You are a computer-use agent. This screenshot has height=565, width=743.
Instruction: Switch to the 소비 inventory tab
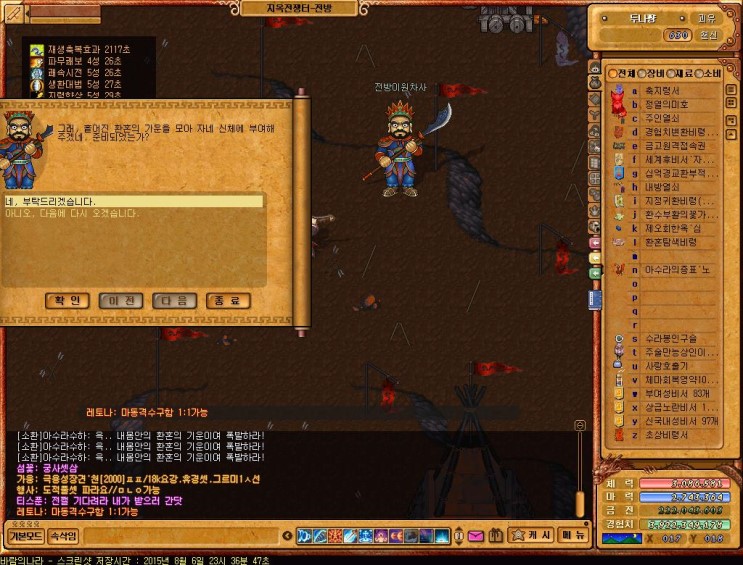pos(711,75)
